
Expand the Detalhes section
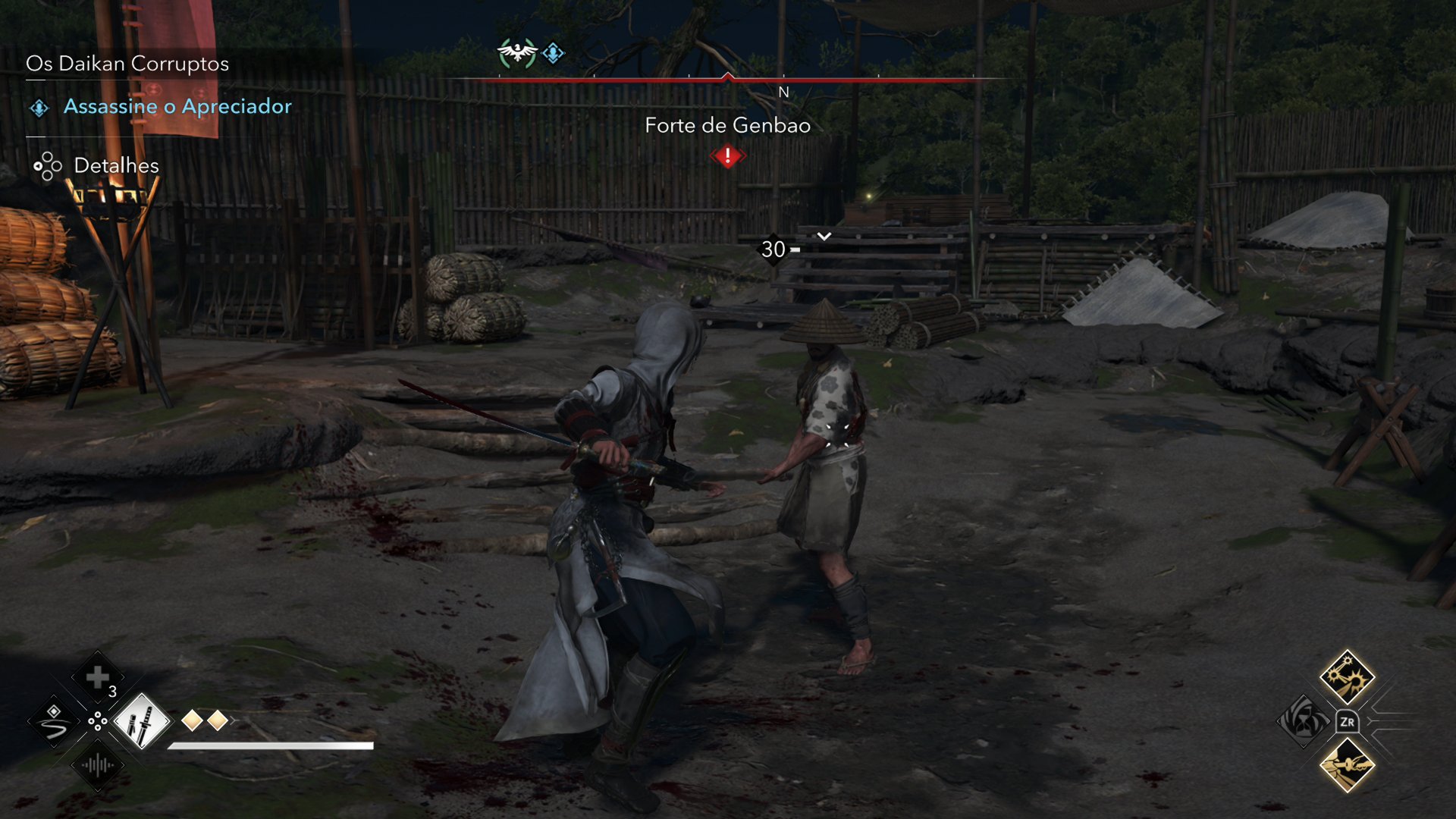[x=115, y=165]
